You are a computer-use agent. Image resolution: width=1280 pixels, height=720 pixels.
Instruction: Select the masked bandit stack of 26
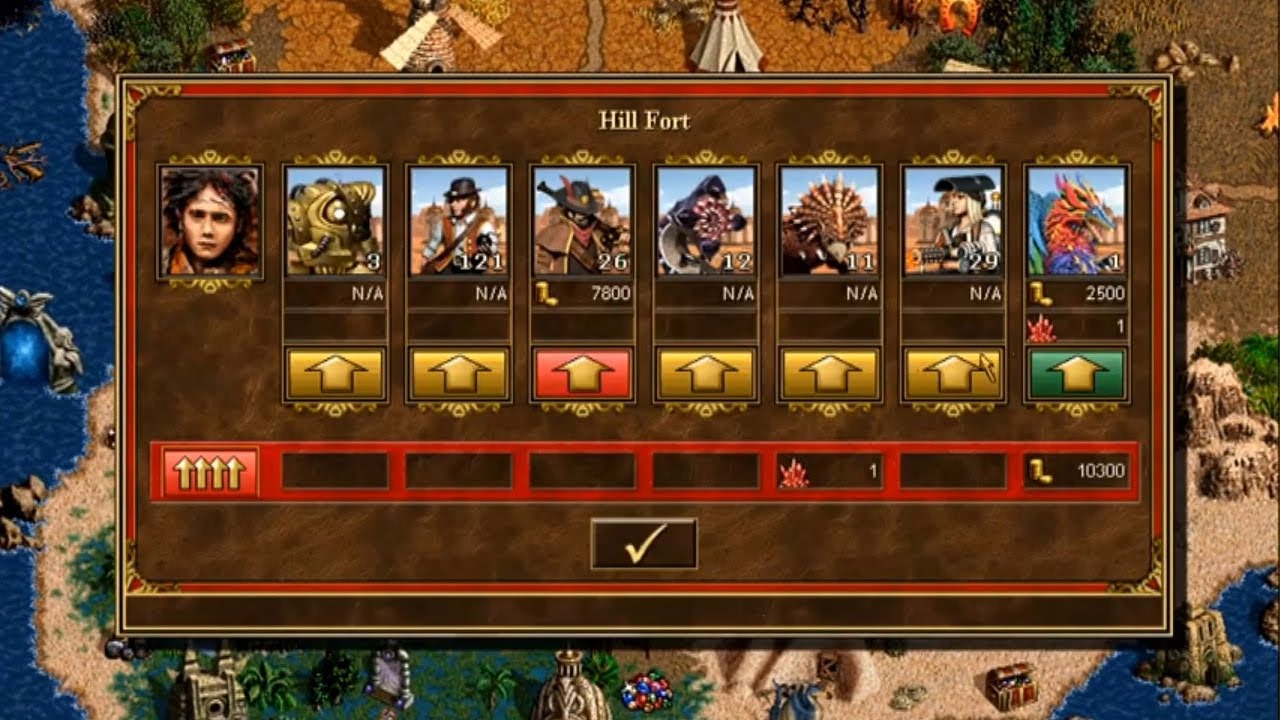(582, 221)
